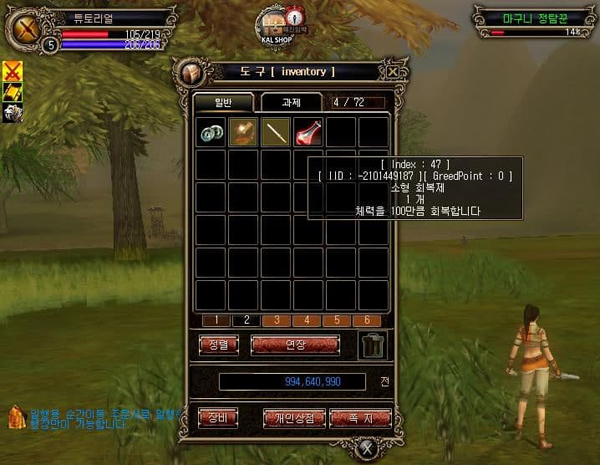Screen dimensions: 600x465
Task: Click the 정렬 sort button
Action: (x=219, y=345)
